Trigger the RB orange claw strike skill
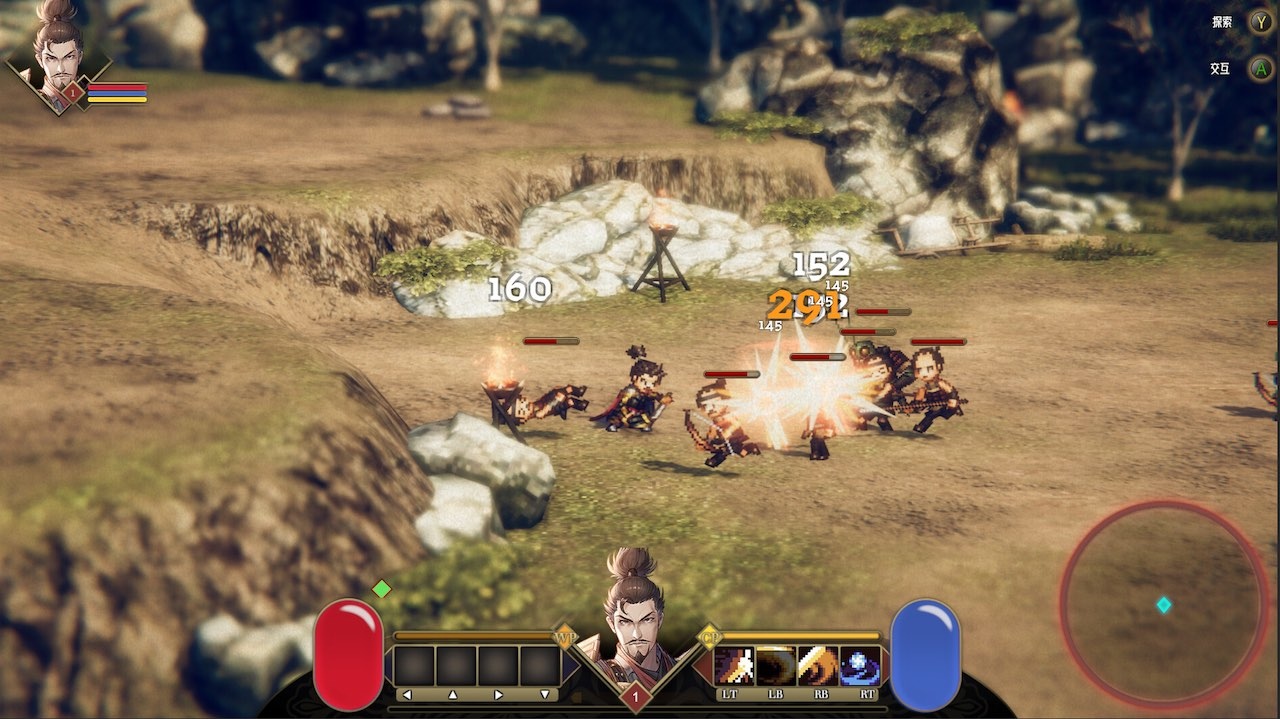This screenshot has width=1280, height=719. 819,666
